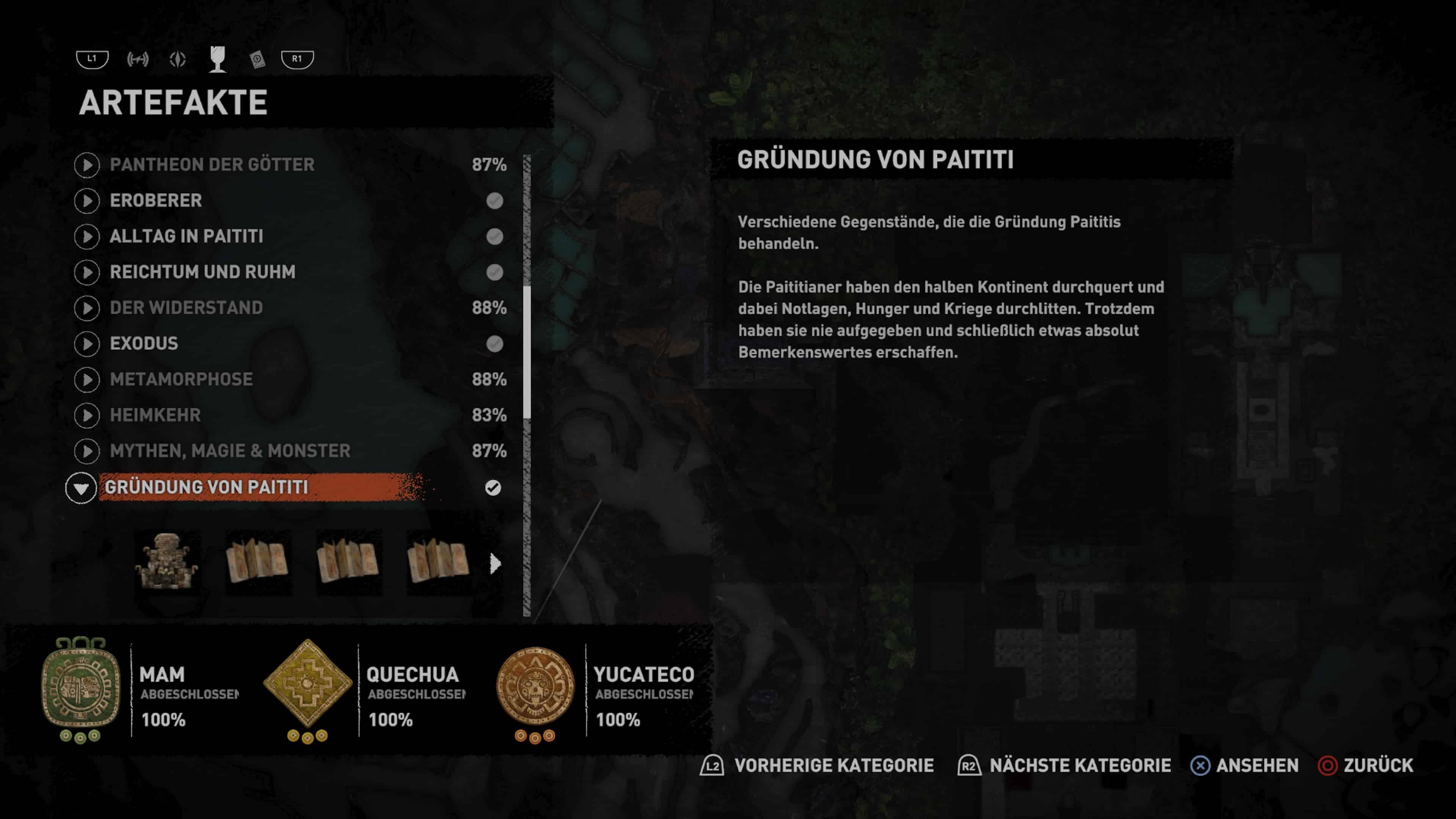1456x819 pixels.
Task: Expand the Der Widerstand category
Action: (187, 308)
